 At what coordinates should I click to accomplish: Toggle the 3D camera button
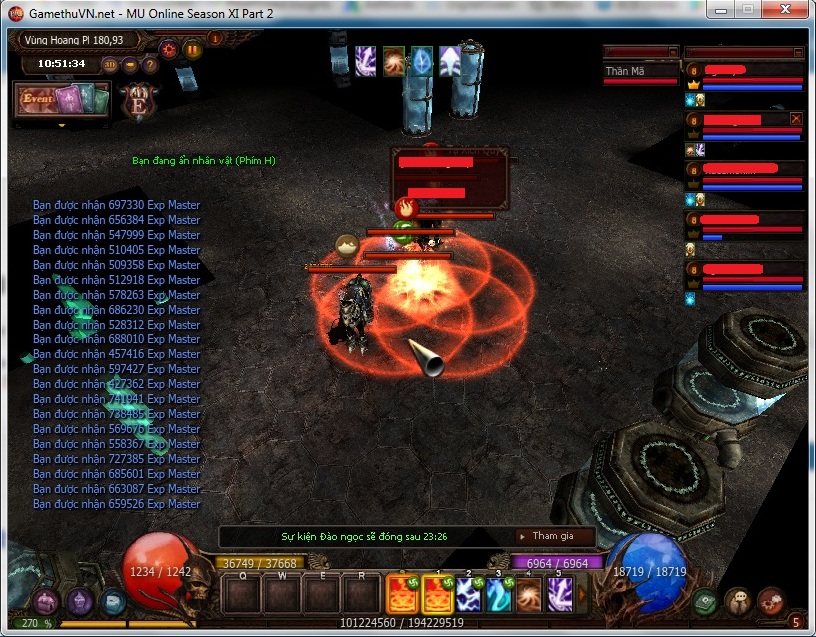(110, 65)
